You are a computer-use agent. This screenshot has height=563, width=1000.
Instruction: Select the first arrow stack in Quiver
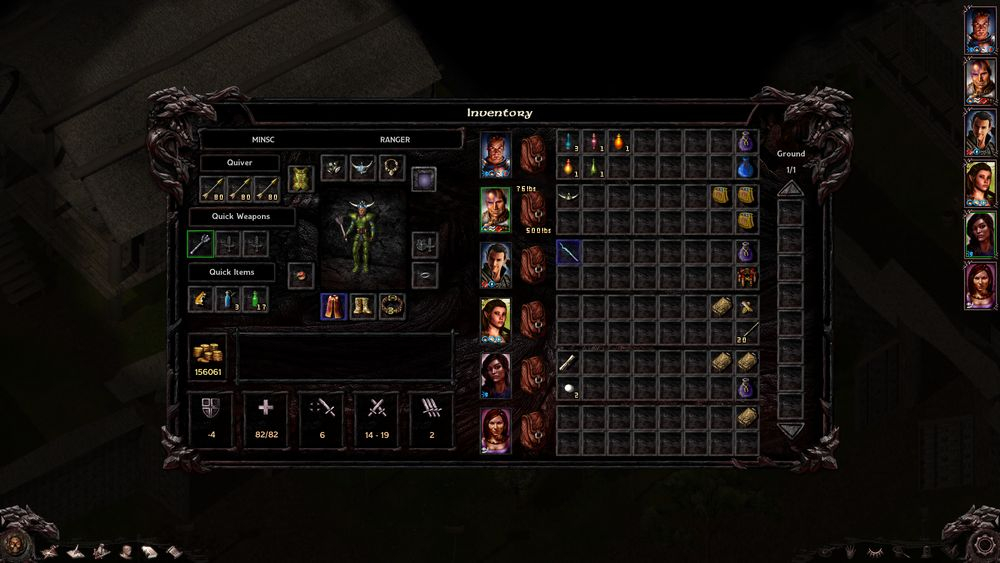[x=213, y=187]
